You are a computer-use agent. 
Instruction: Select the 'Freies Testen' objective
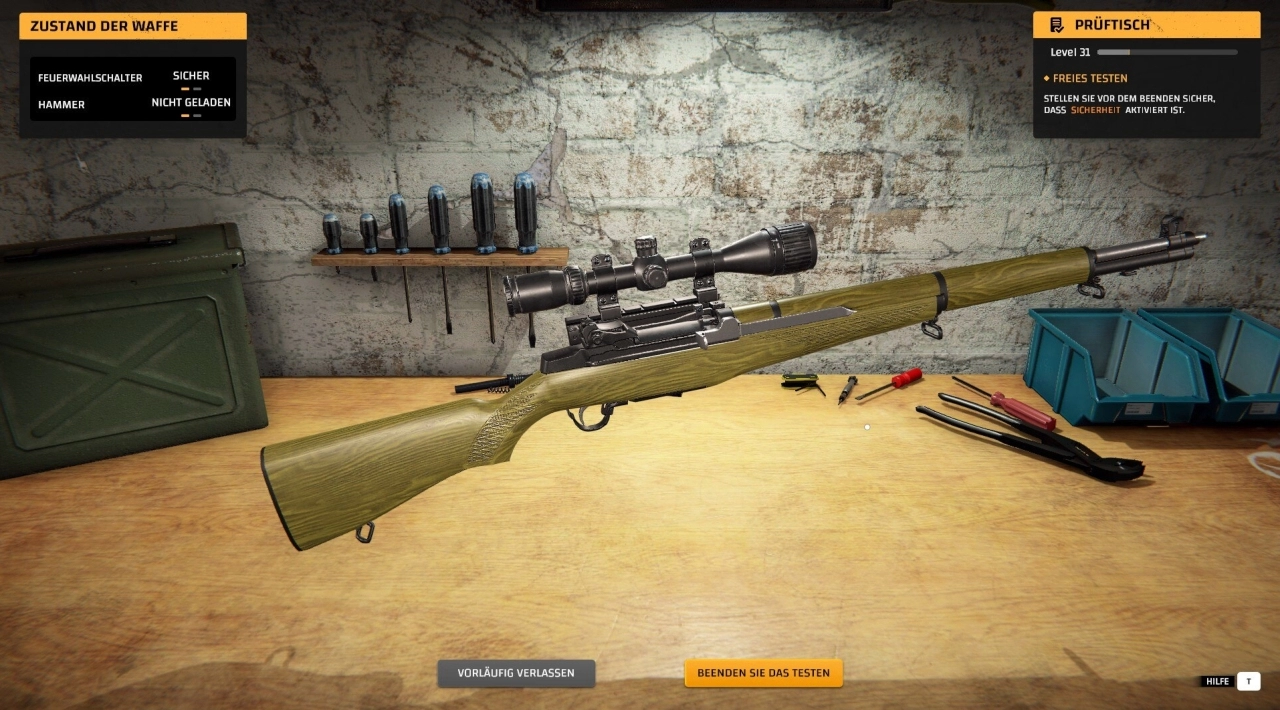point(1090,78)
